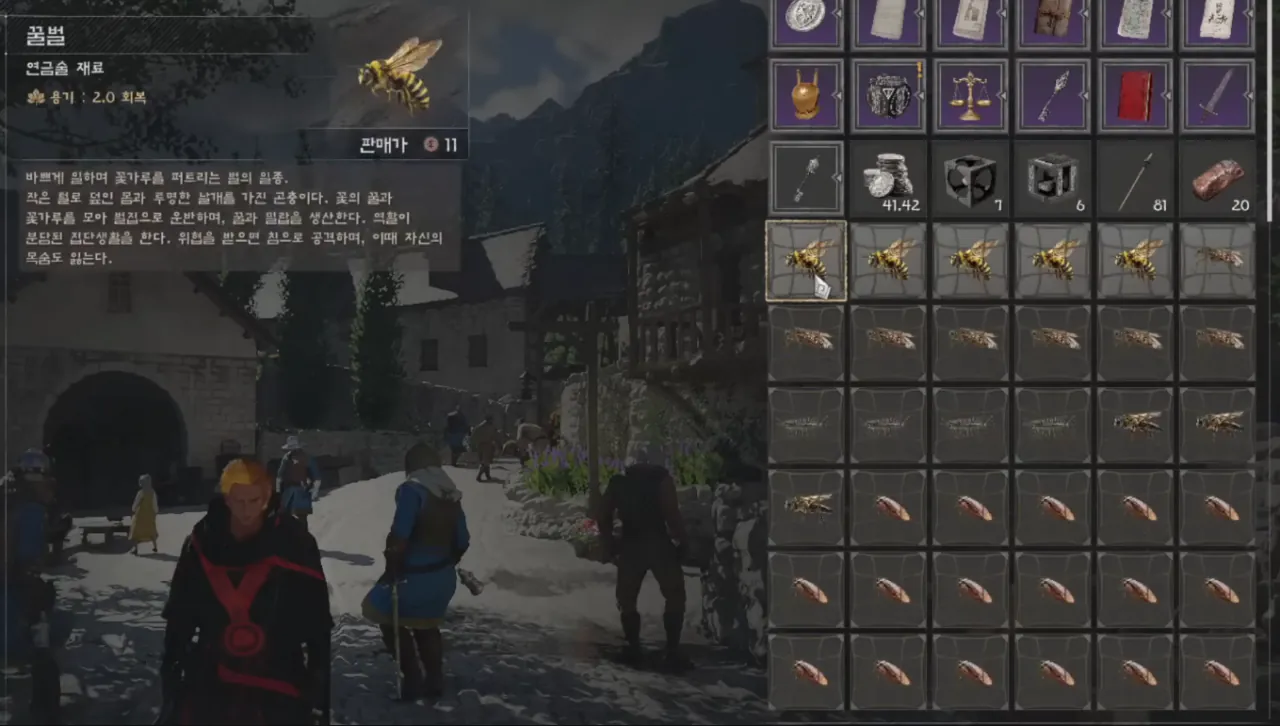1280x726 pixels.
Task: Select the silver medallion item
Action: point(806,20)
